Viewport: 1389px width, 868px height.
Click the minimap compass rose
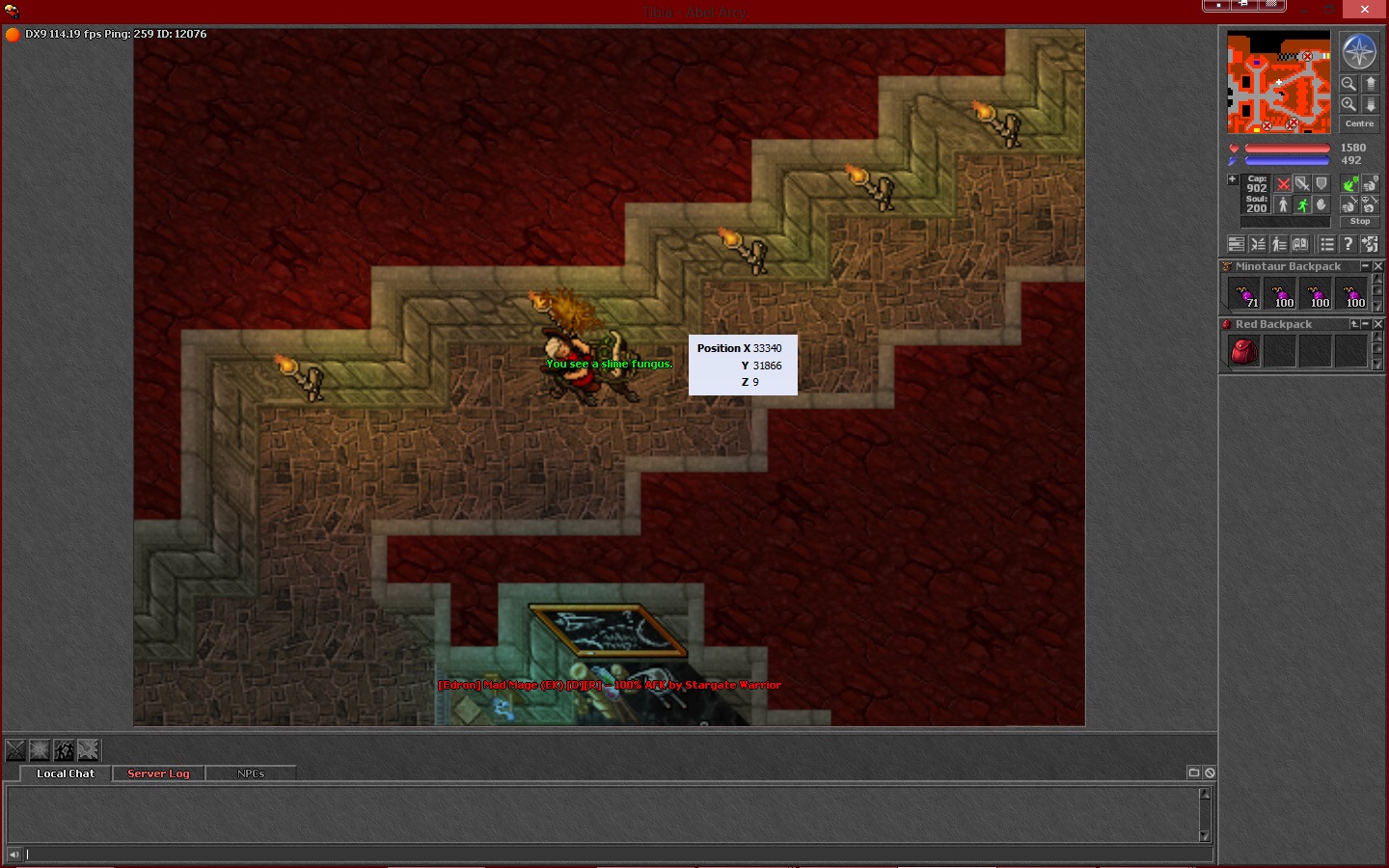[x=1359, y=52]
